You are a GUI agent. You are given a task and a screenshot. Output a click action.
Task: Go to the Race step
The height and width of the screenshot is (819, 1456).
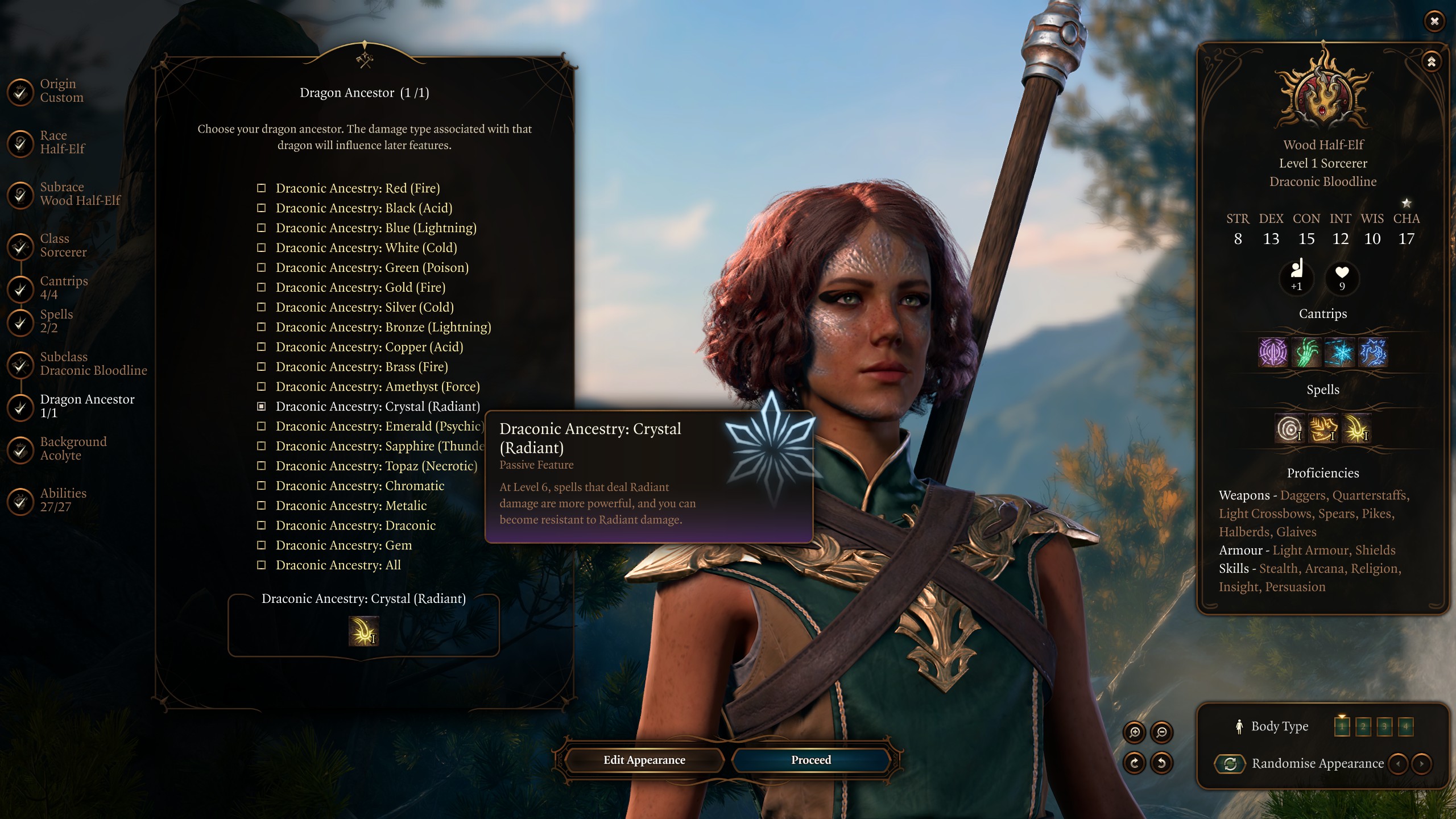[x=61, y=142]
